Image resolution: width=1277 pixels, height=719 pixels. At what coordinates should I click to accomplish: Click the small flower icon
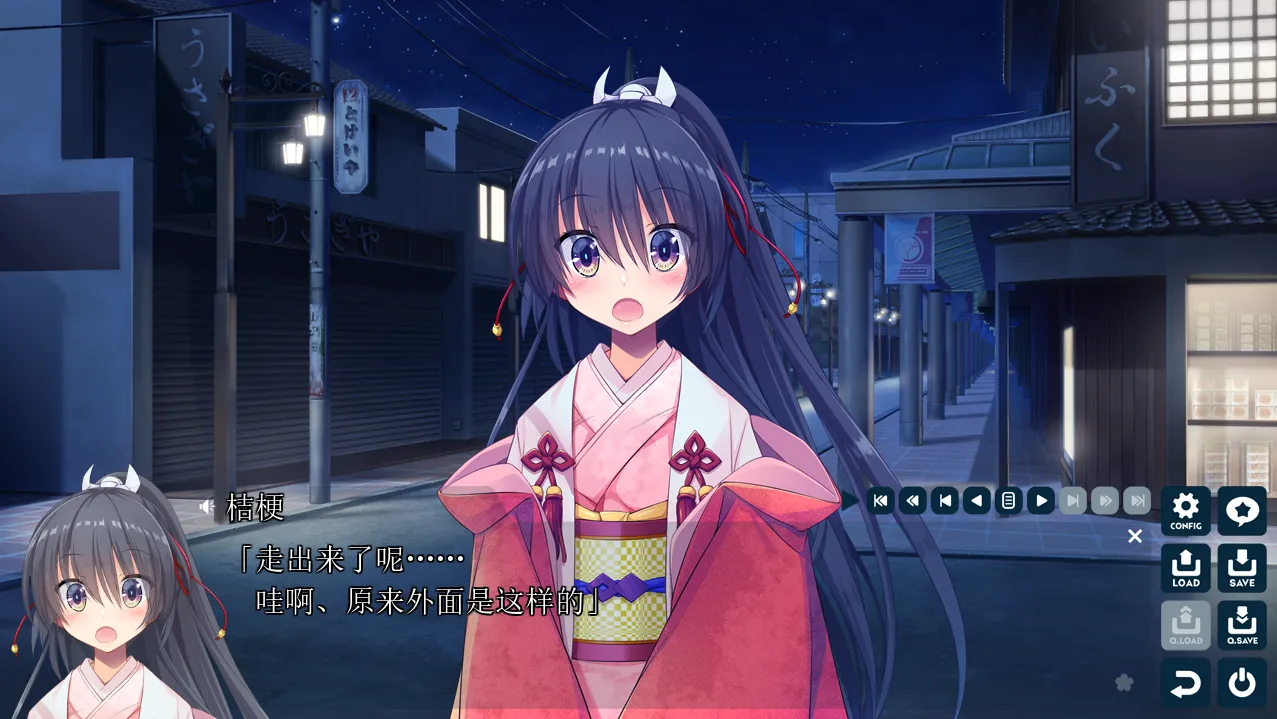point(1124,682)
